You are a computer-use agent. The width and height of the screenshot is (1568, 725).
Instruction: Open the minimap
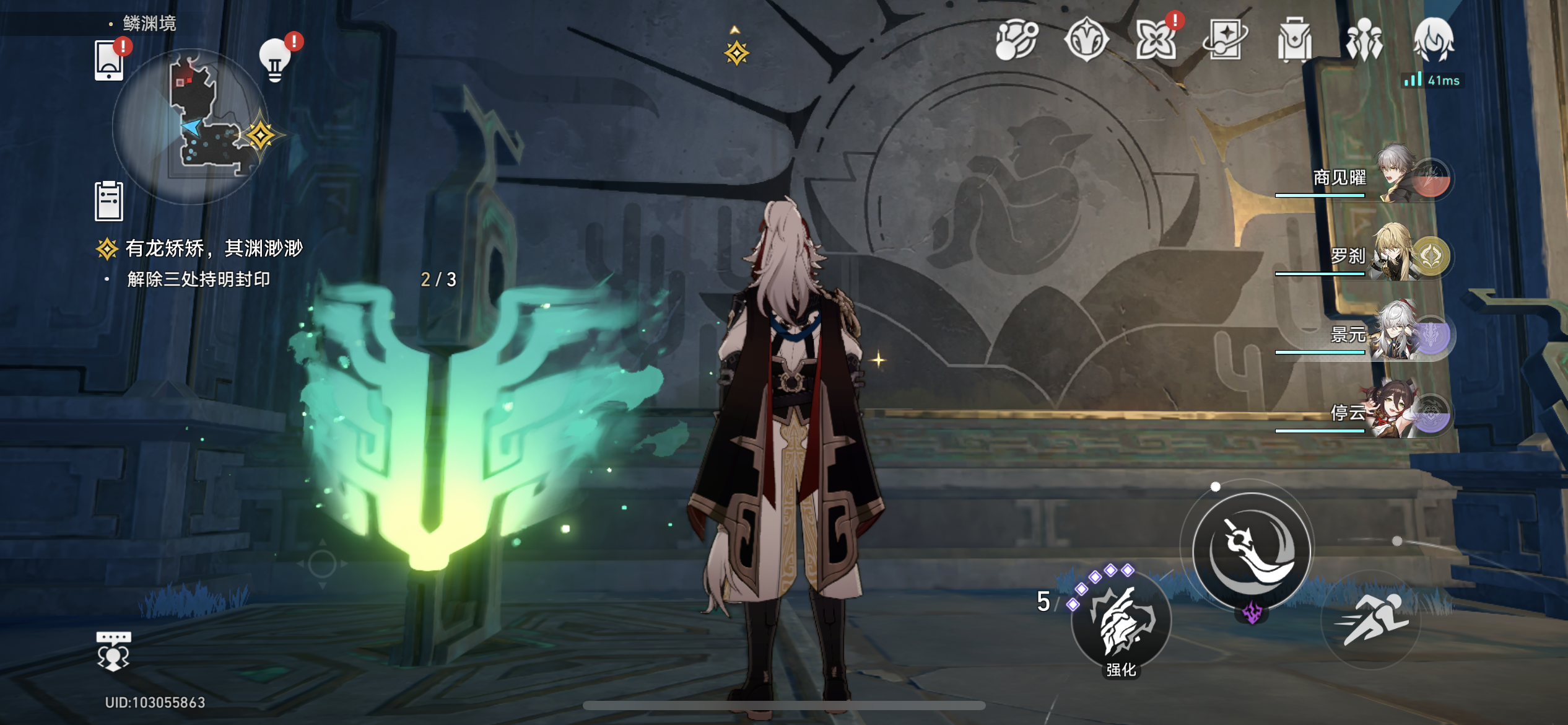pos(191,127)
